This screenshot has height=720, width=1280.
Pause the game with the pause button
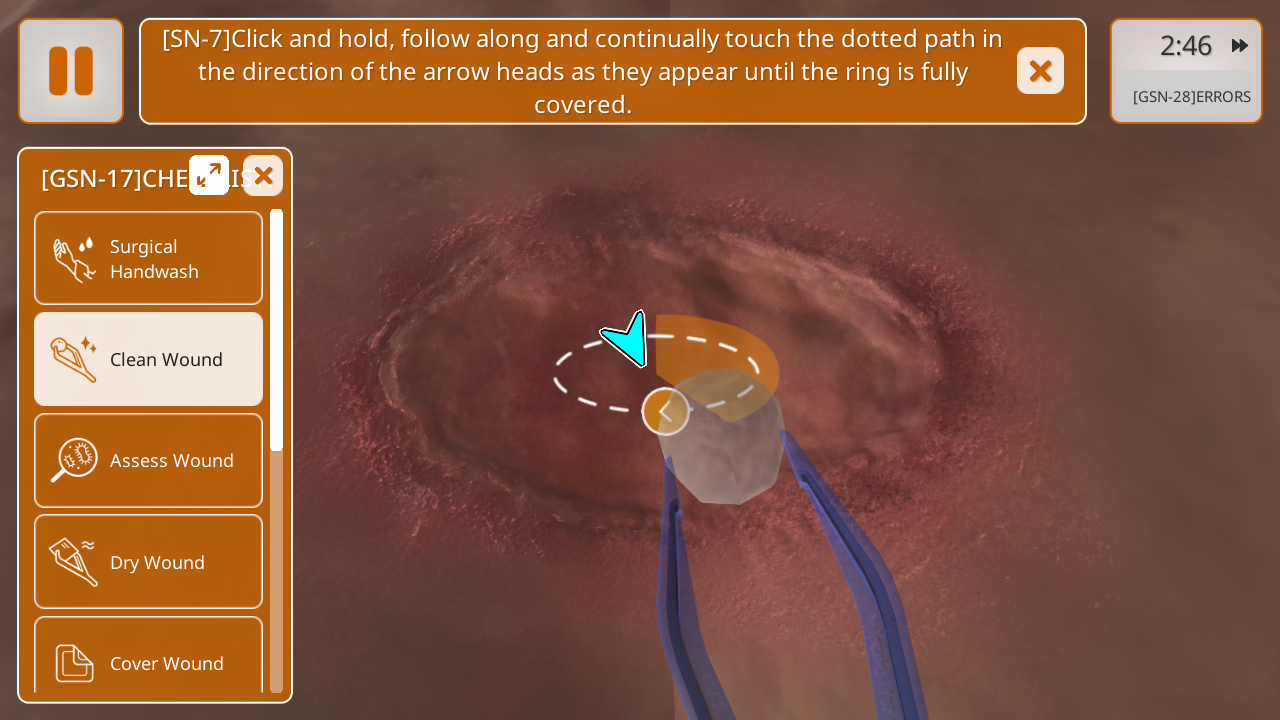71,71
